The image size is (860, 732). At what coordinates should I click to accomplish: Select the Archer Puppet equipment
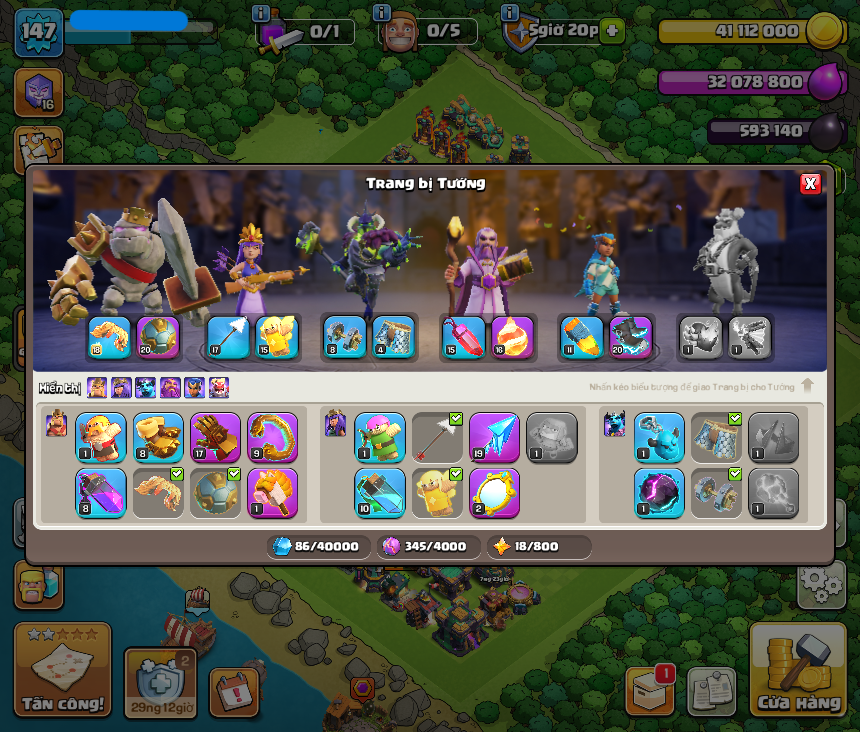(380, 437)
